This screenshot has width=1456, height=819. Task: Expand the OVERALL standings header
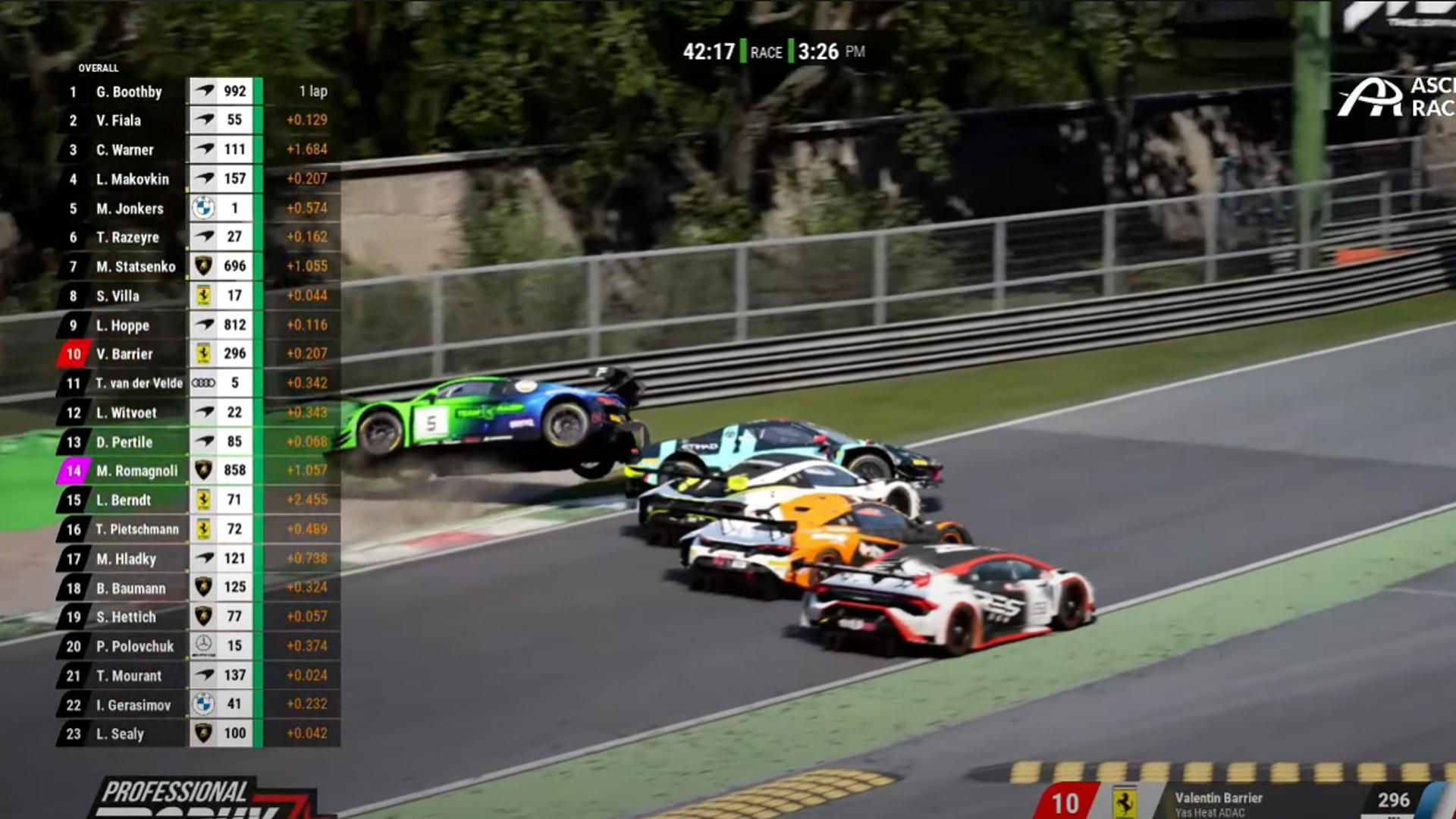coord(99,67)
